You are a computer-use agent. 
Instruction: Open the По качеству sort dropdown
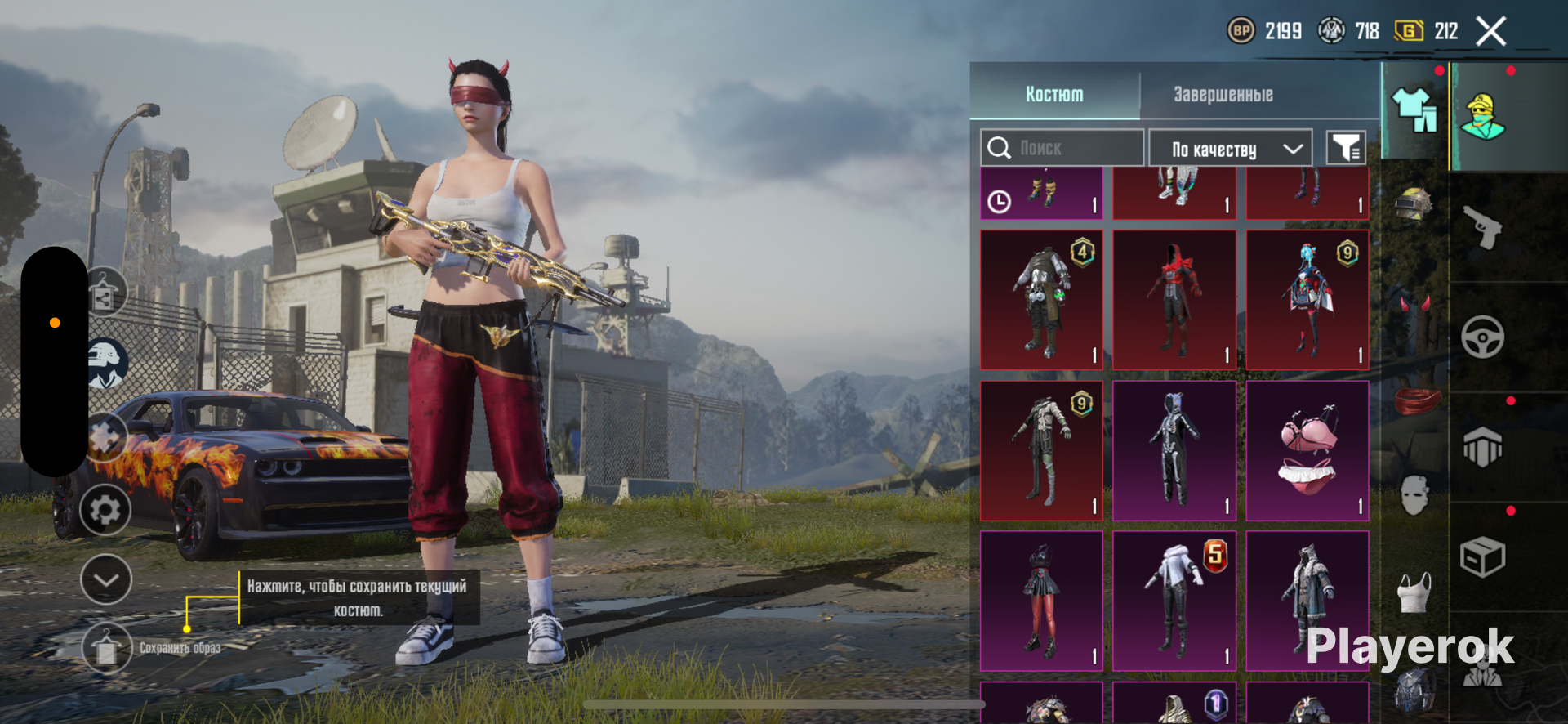pyautogui.click(x=1231, y=149)
